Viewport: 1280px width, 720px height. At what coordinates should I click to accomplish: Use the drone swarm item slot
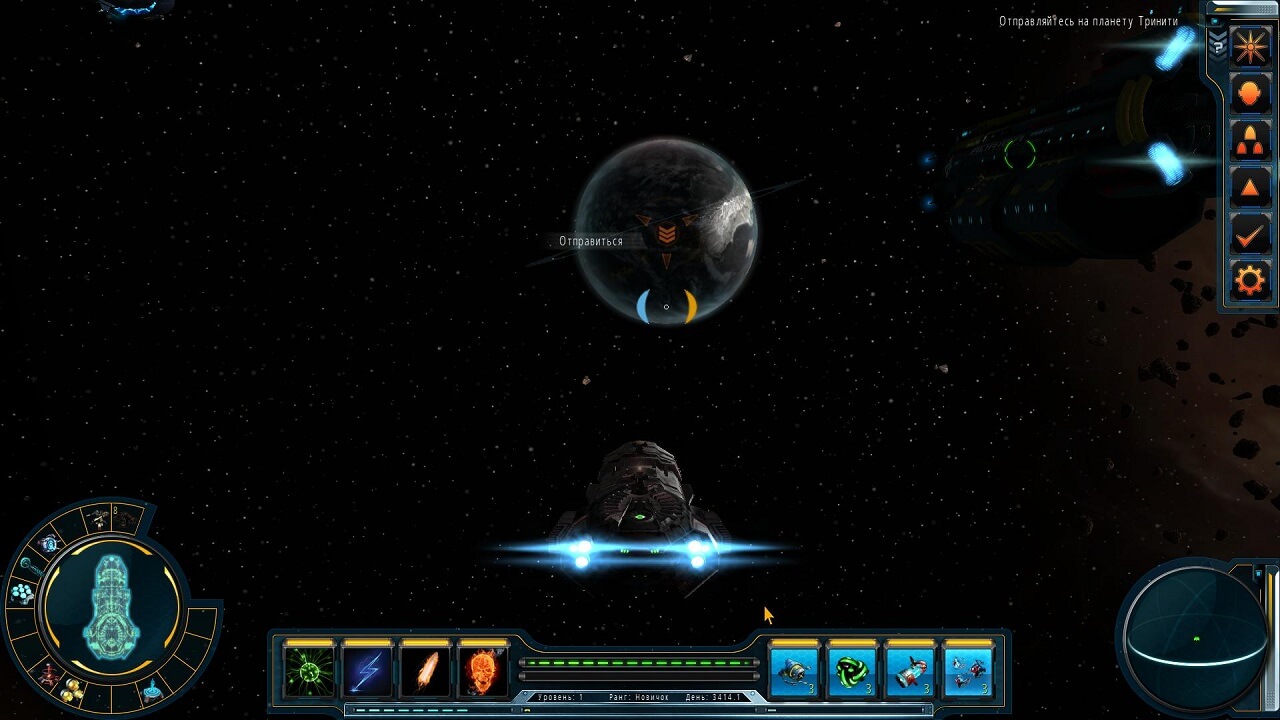click(x=968, y=670)
